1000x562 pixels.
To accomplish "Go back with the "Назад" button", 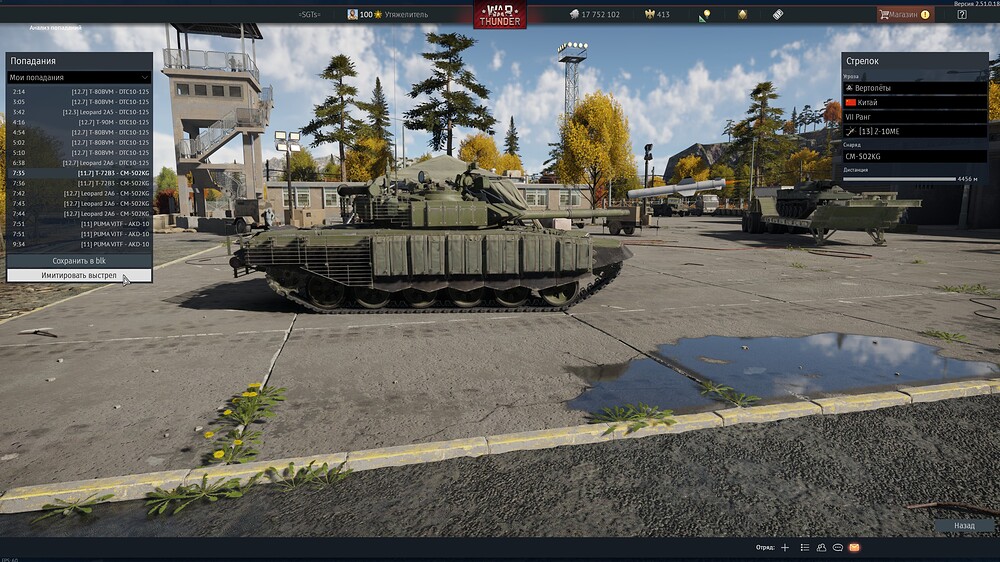I will tap(964, 525).
